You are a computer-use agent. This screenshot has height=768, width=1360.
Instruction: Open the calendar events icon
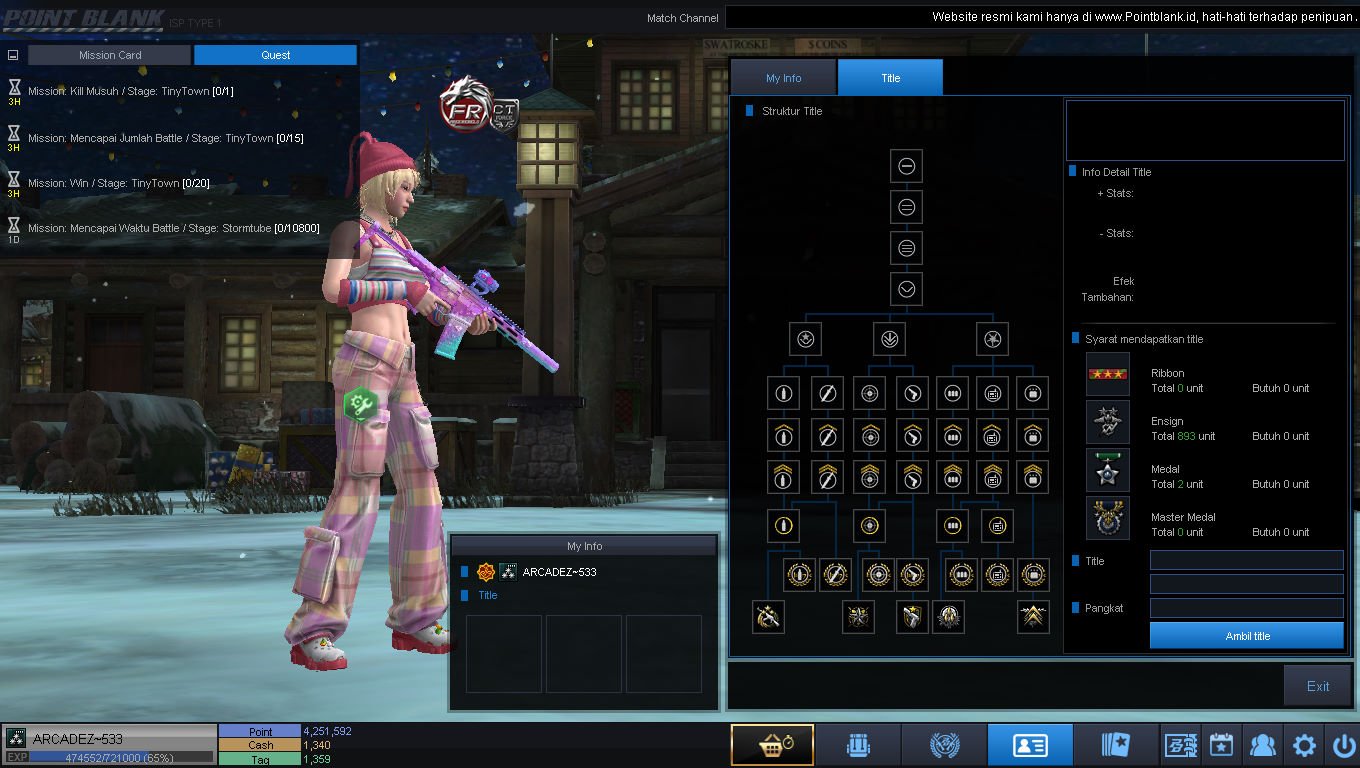(1221, 745)
